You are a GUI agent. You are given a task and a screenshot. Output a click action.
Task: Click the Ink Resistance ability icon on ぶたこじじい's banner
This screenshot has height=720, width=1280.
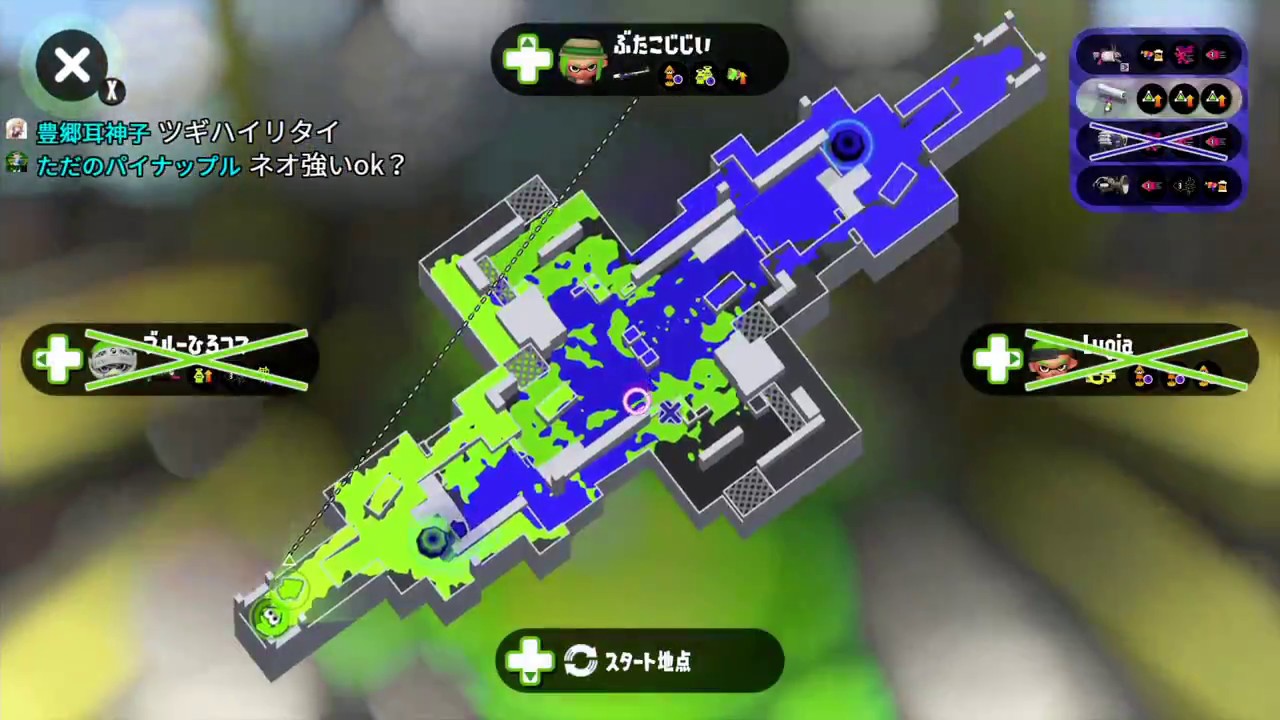point(738,76)
